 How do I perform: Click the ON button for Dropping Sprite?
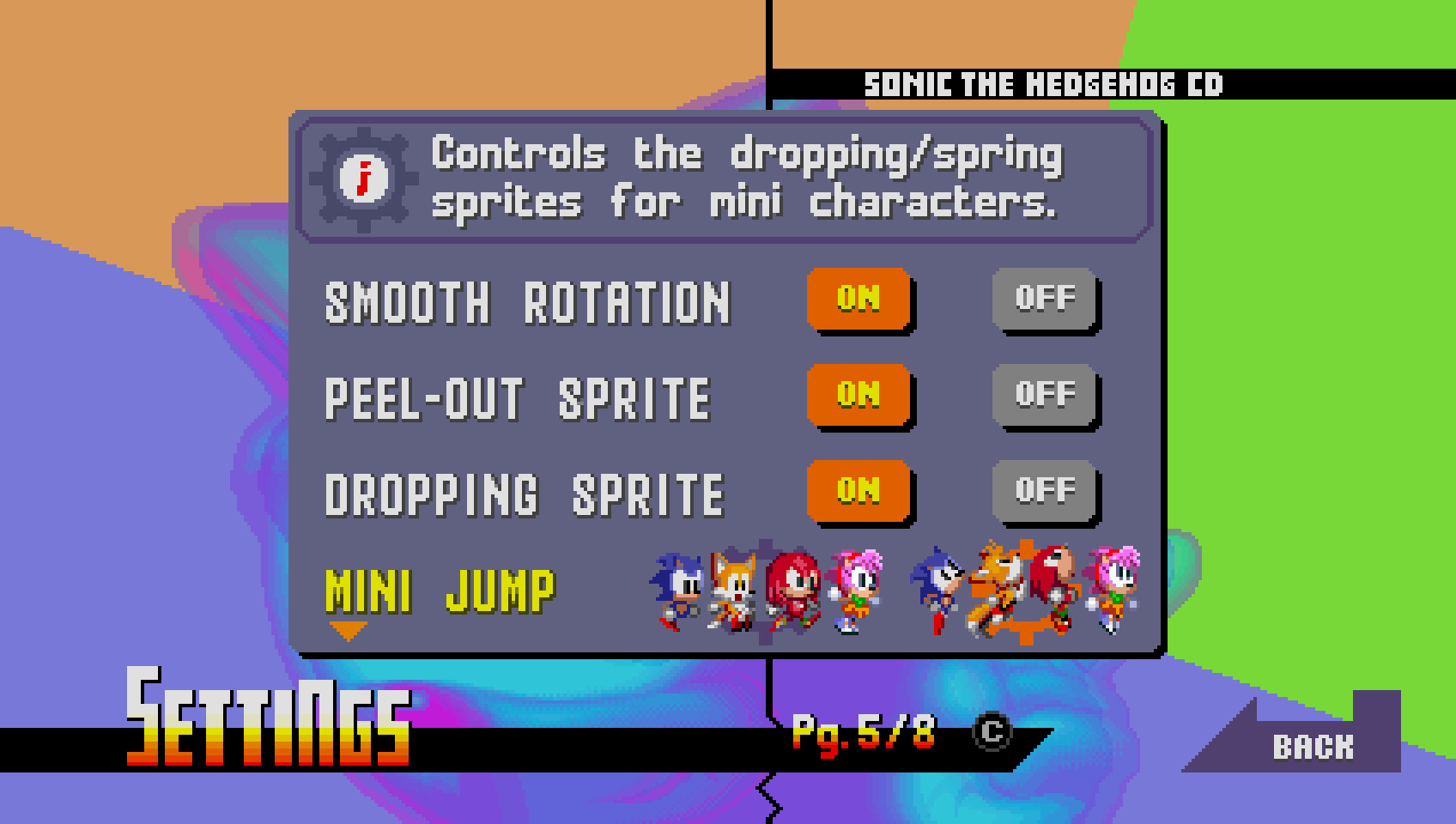pyautogui.click(x=858, y=491)
